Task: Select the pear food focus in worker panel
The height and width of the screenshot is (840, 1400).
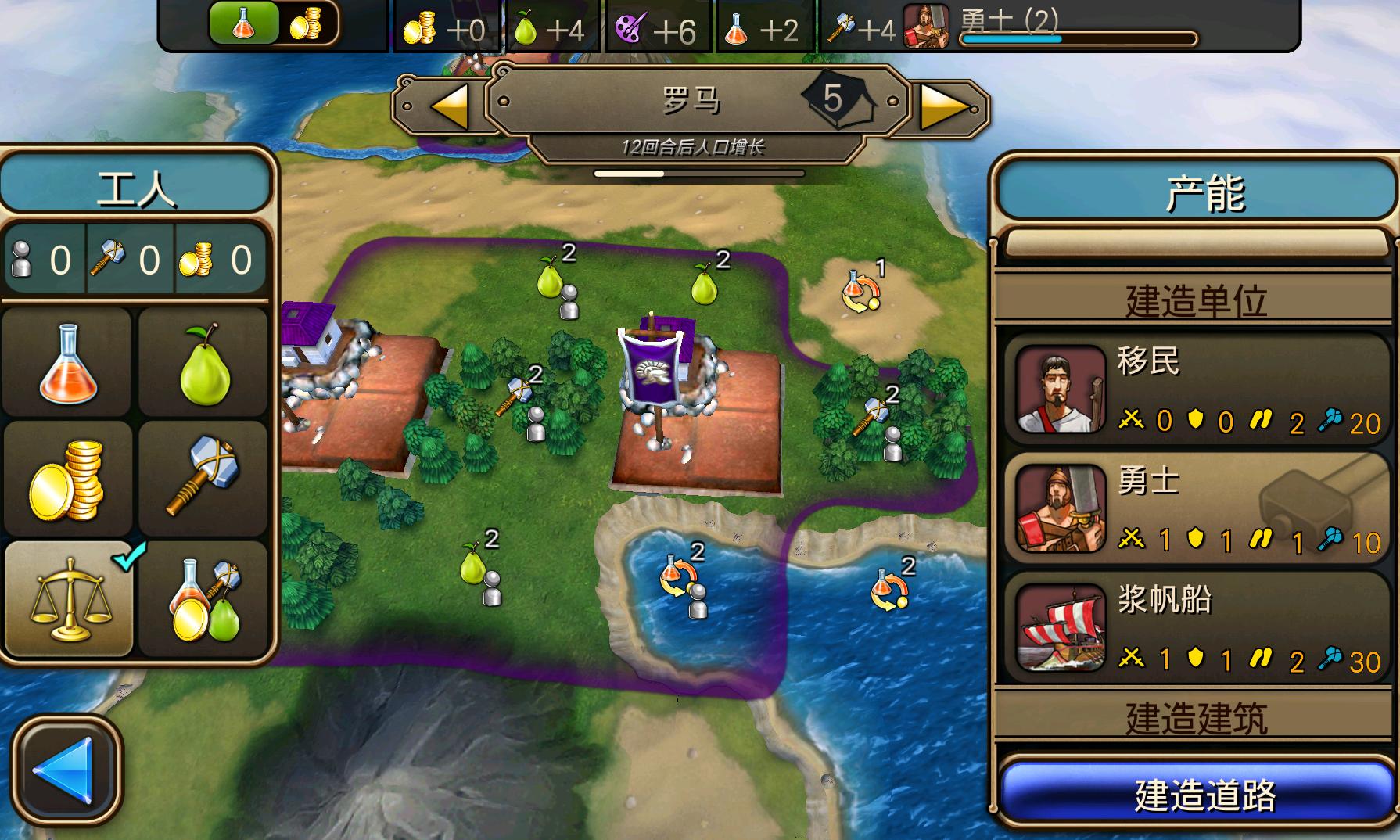Action: click(203, 361)
